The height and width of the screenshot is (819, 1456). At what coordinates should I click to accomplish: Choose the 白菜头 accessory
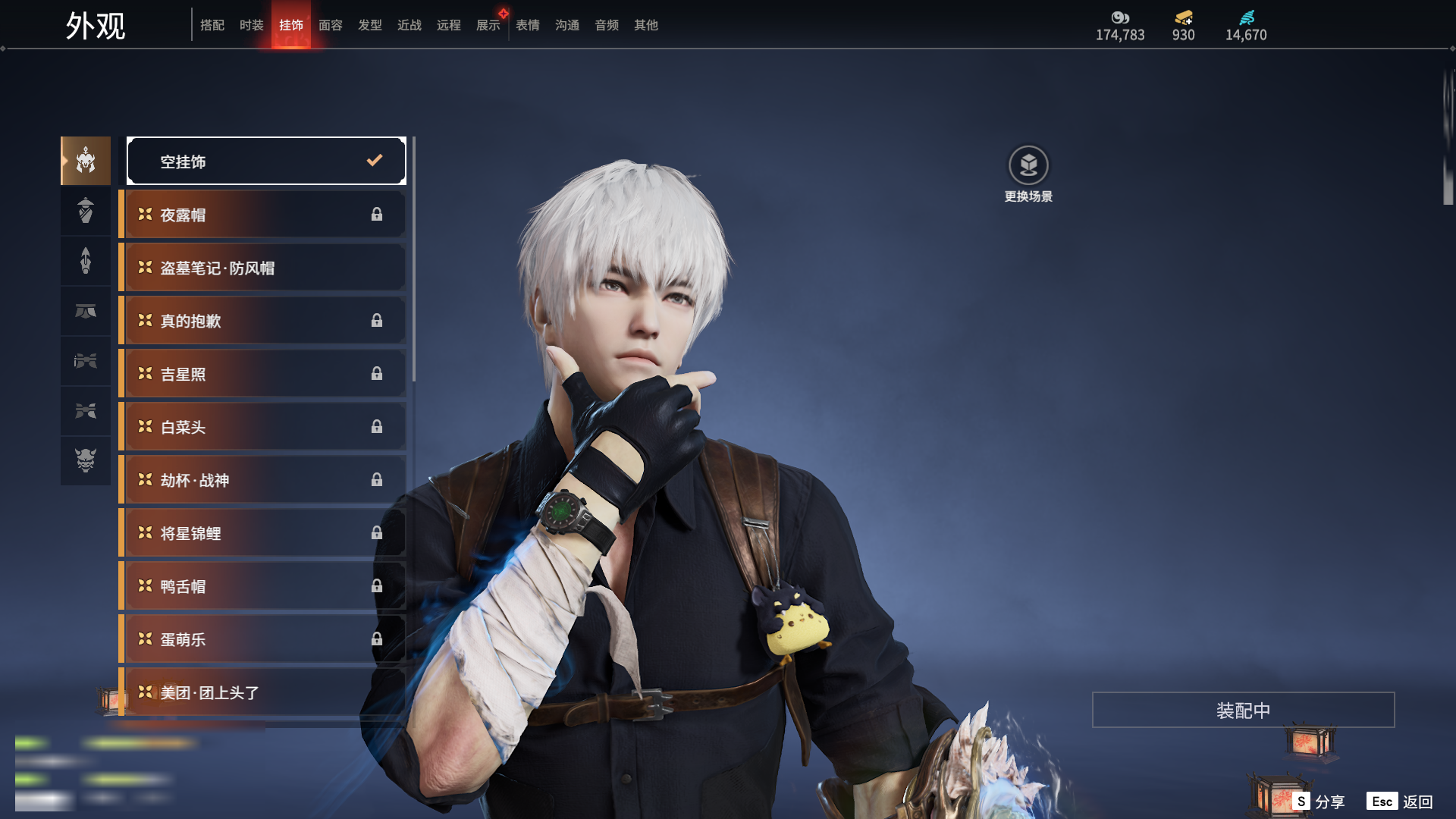[262, 427]
